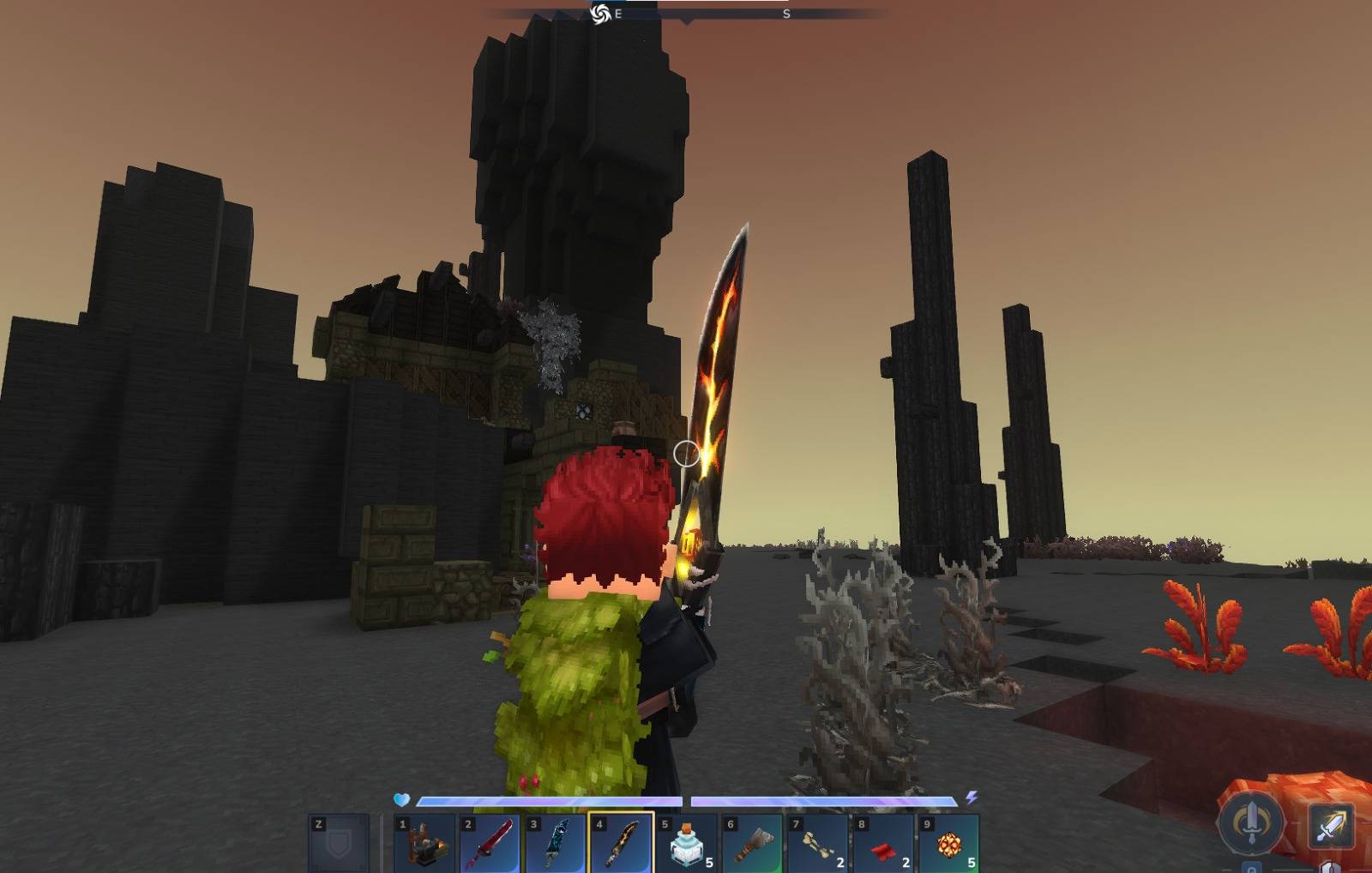
Task: Select the stone hatchet in slot 6
Action: coord(753,842)
